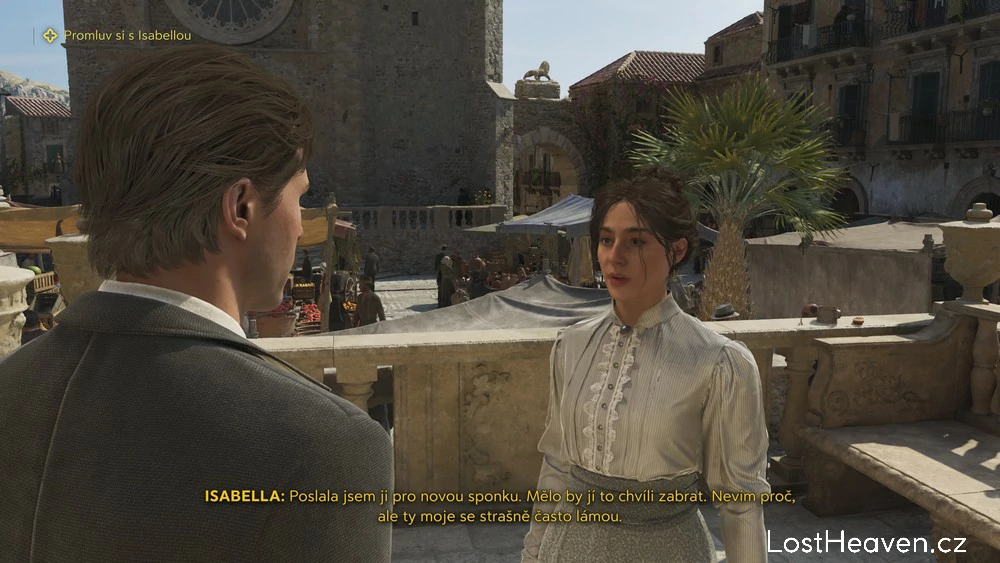Select the 'Promluv si s Isabellou' objective tracker
Viewport: 1000px width, 563px height.
click(117, 36)
